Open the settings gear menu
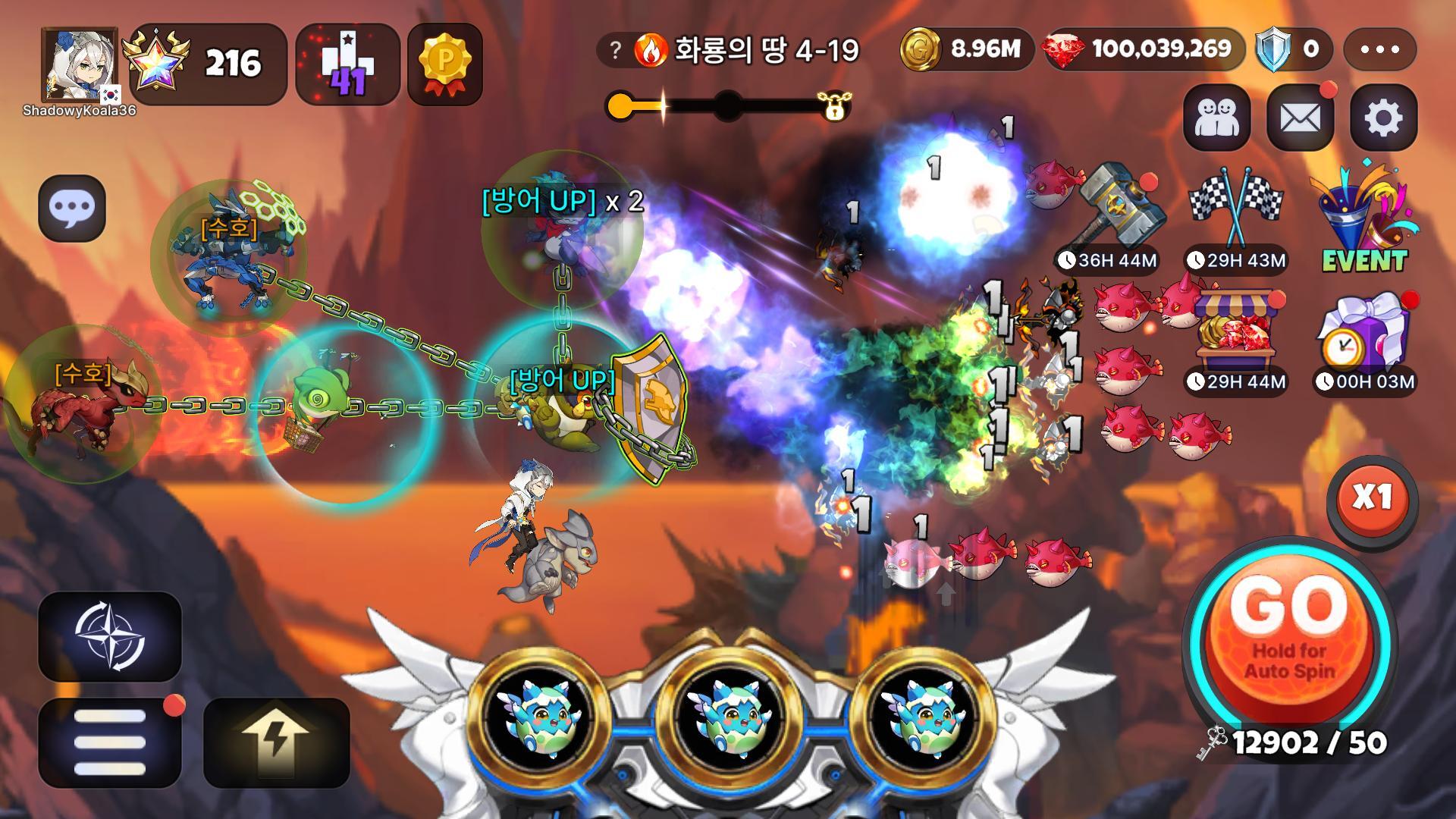1456x819 pixels. point(1383,118)
